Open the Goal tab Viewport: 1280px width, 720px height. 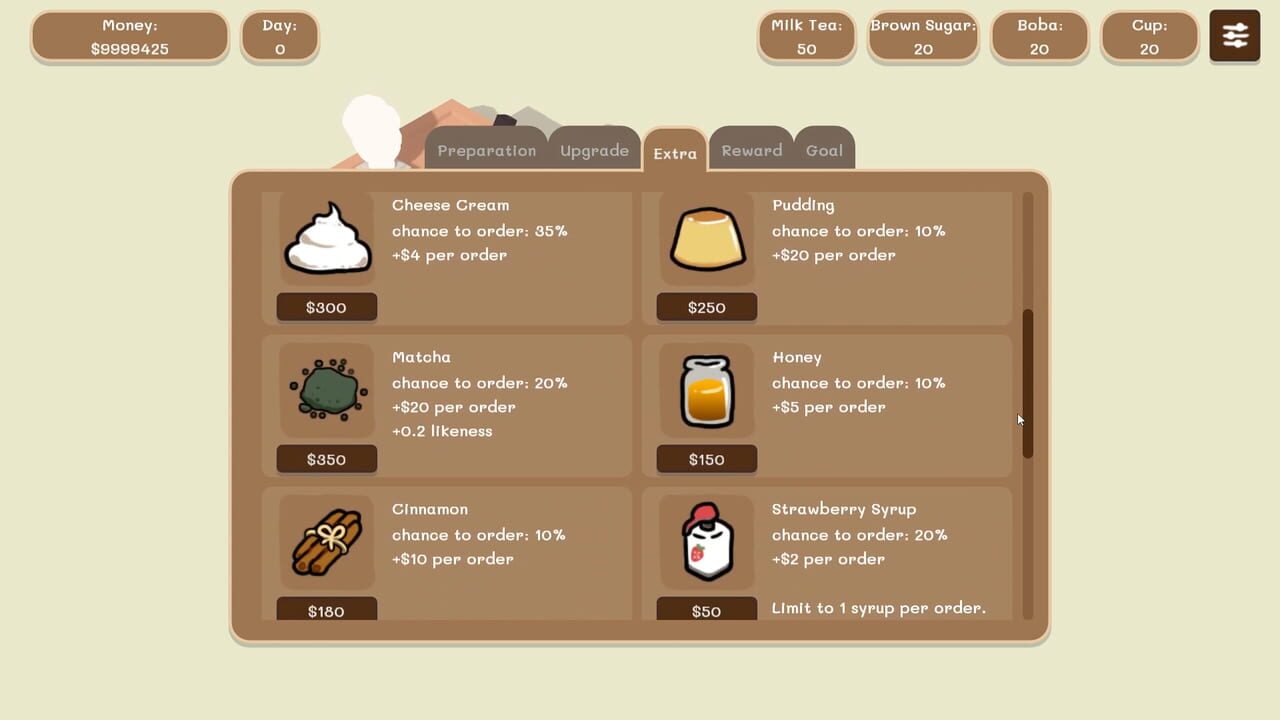click(x=824, y=150)
